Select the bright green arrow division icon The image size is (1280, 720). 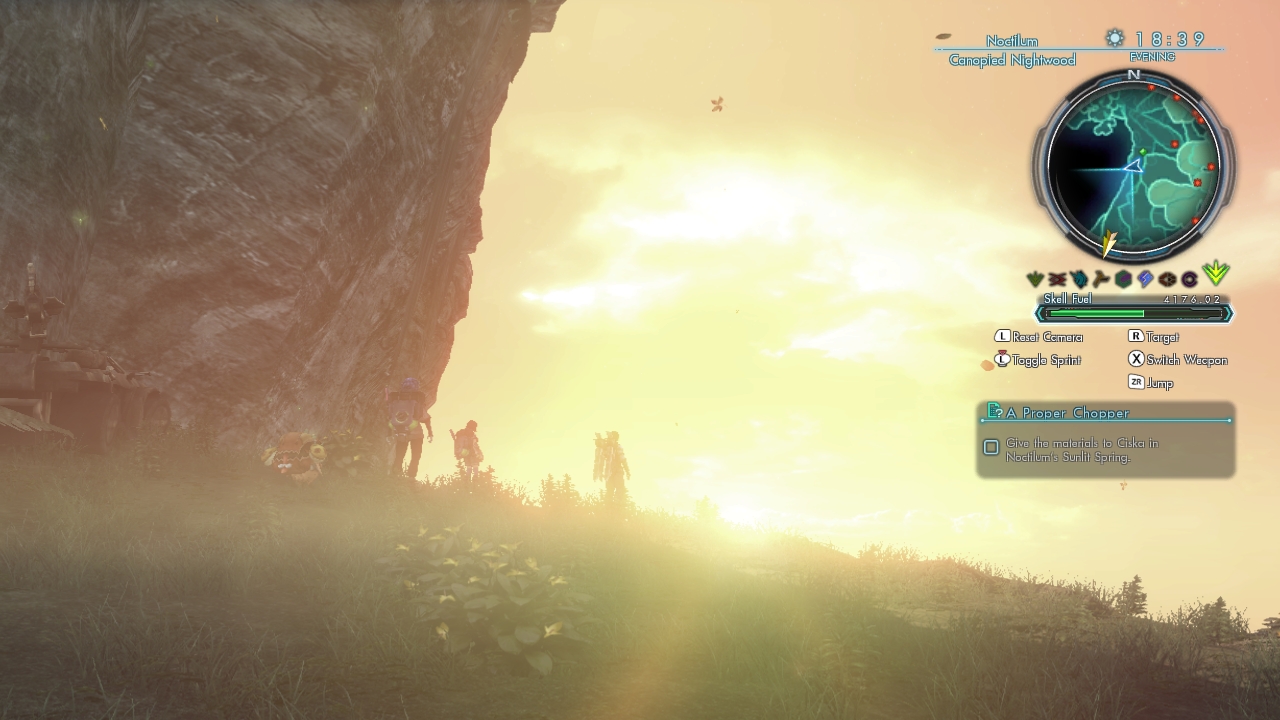tap(1215, 274)
